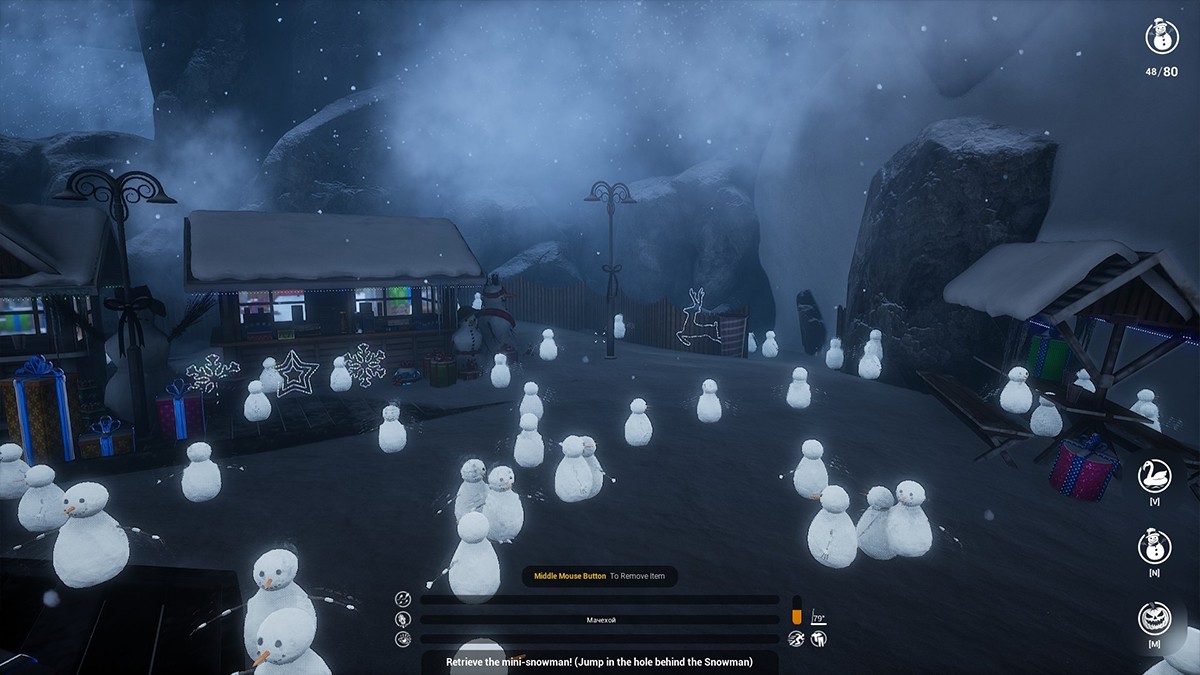Activate the snowman ability marked N
Screen dimensions: 1200x675
coord(1155,547)
